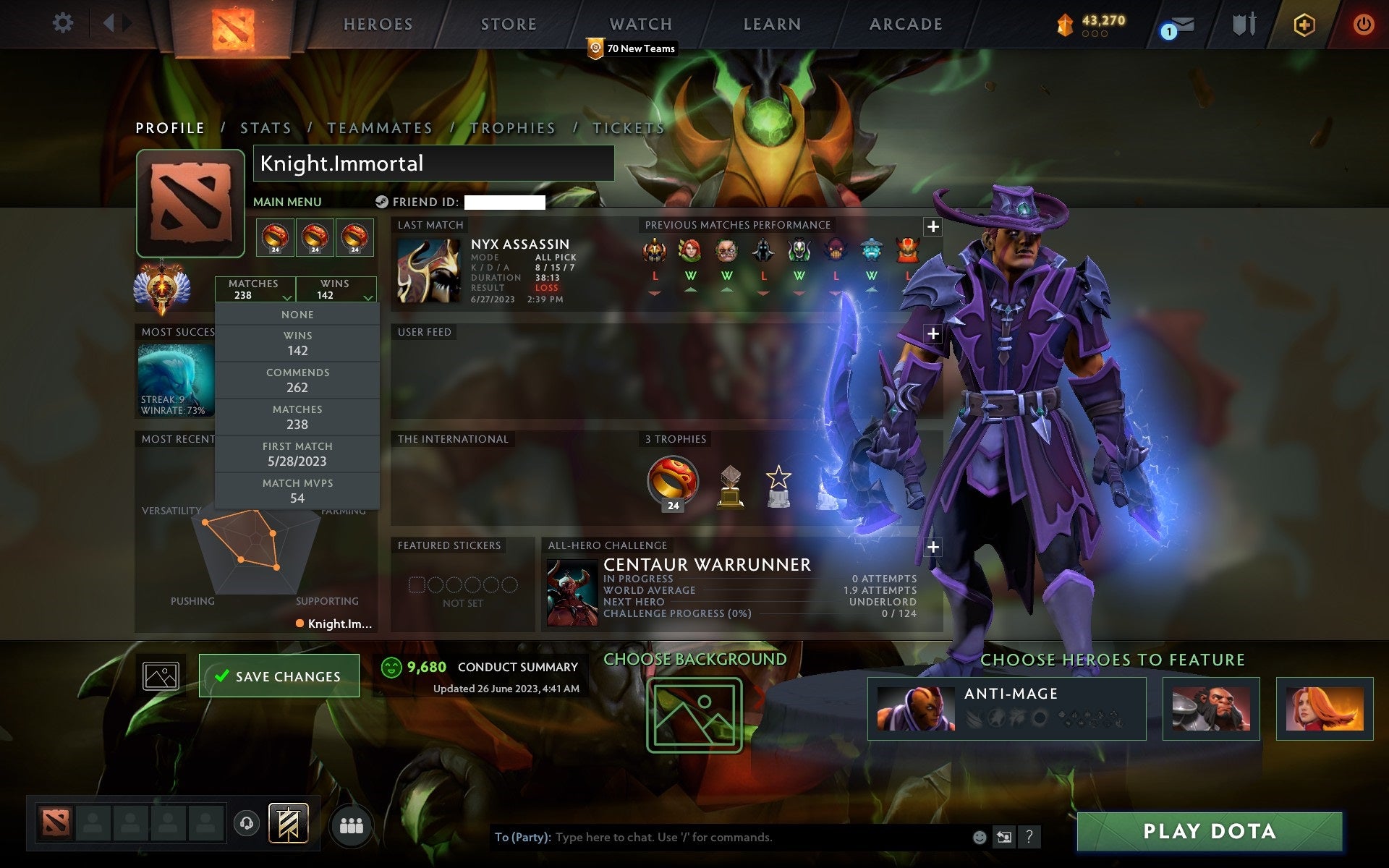Viewport: 1389px width, 868px height.
Task: Open the TROPHIES tab
Action: [x=512, y=127]
